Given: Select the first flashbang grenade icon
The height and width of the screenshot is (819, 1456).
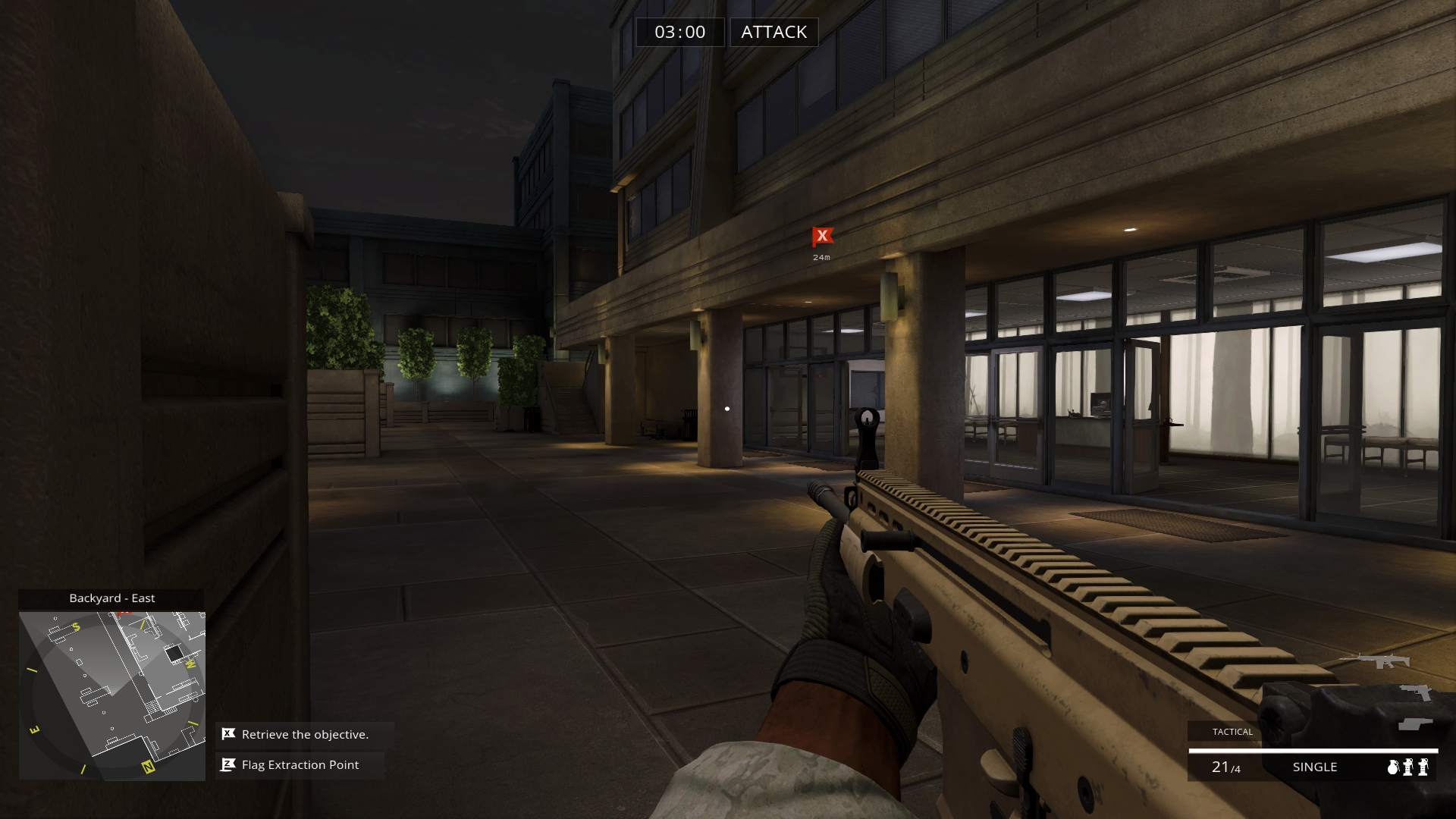Looking at the screenshot, I should (x=1407, y=767).
